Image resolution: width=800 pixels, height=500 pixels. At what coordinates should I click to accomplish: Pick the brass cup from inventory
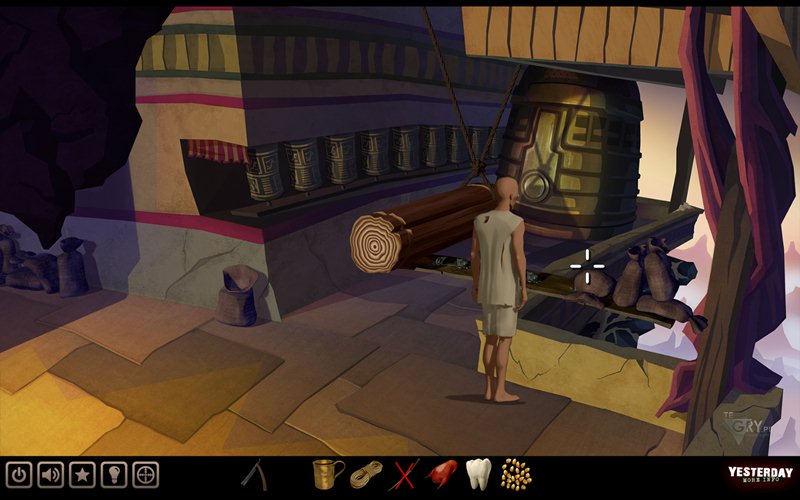point(326,473)
